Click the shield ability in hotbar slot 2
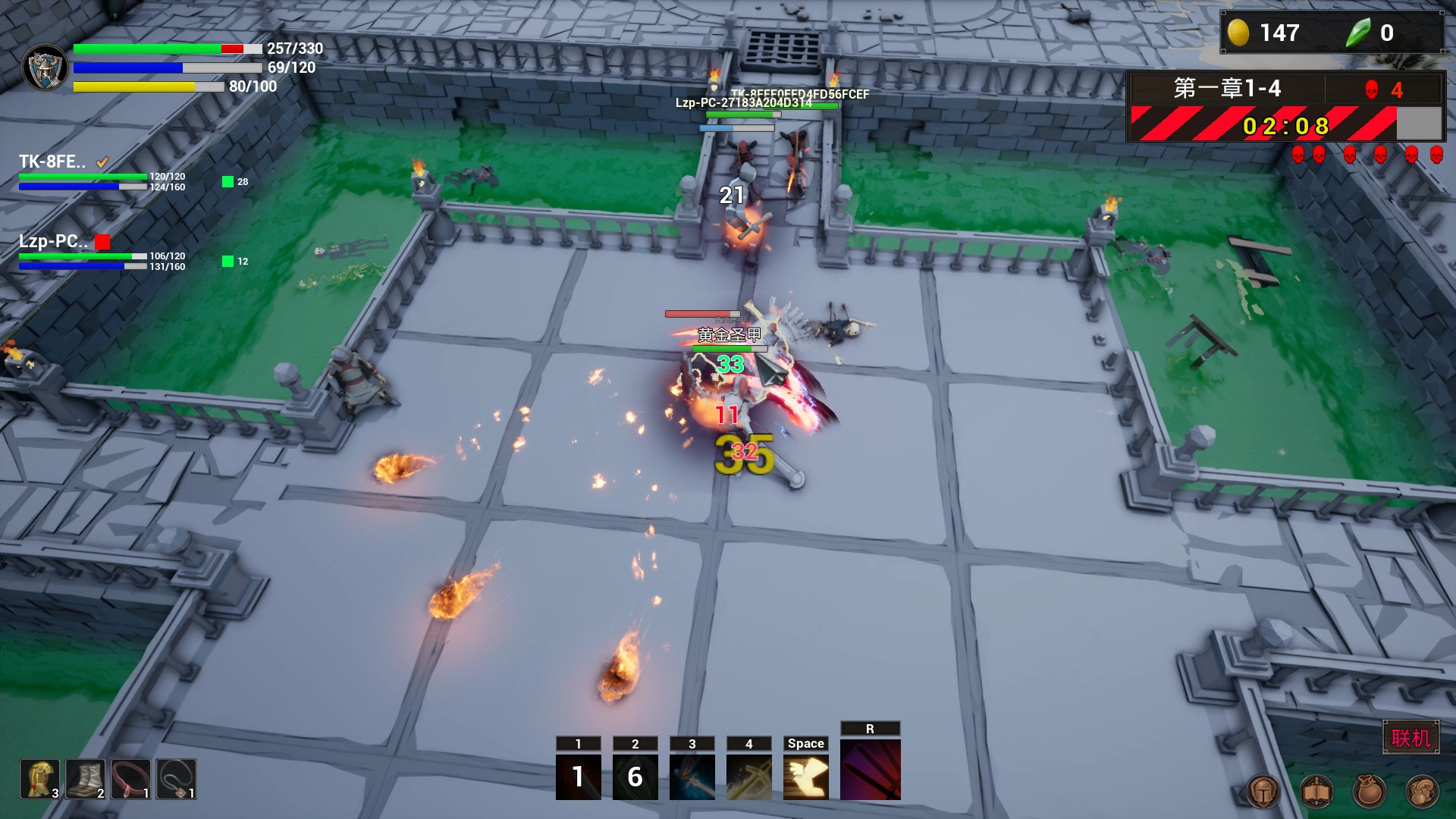 coord(635,775)
